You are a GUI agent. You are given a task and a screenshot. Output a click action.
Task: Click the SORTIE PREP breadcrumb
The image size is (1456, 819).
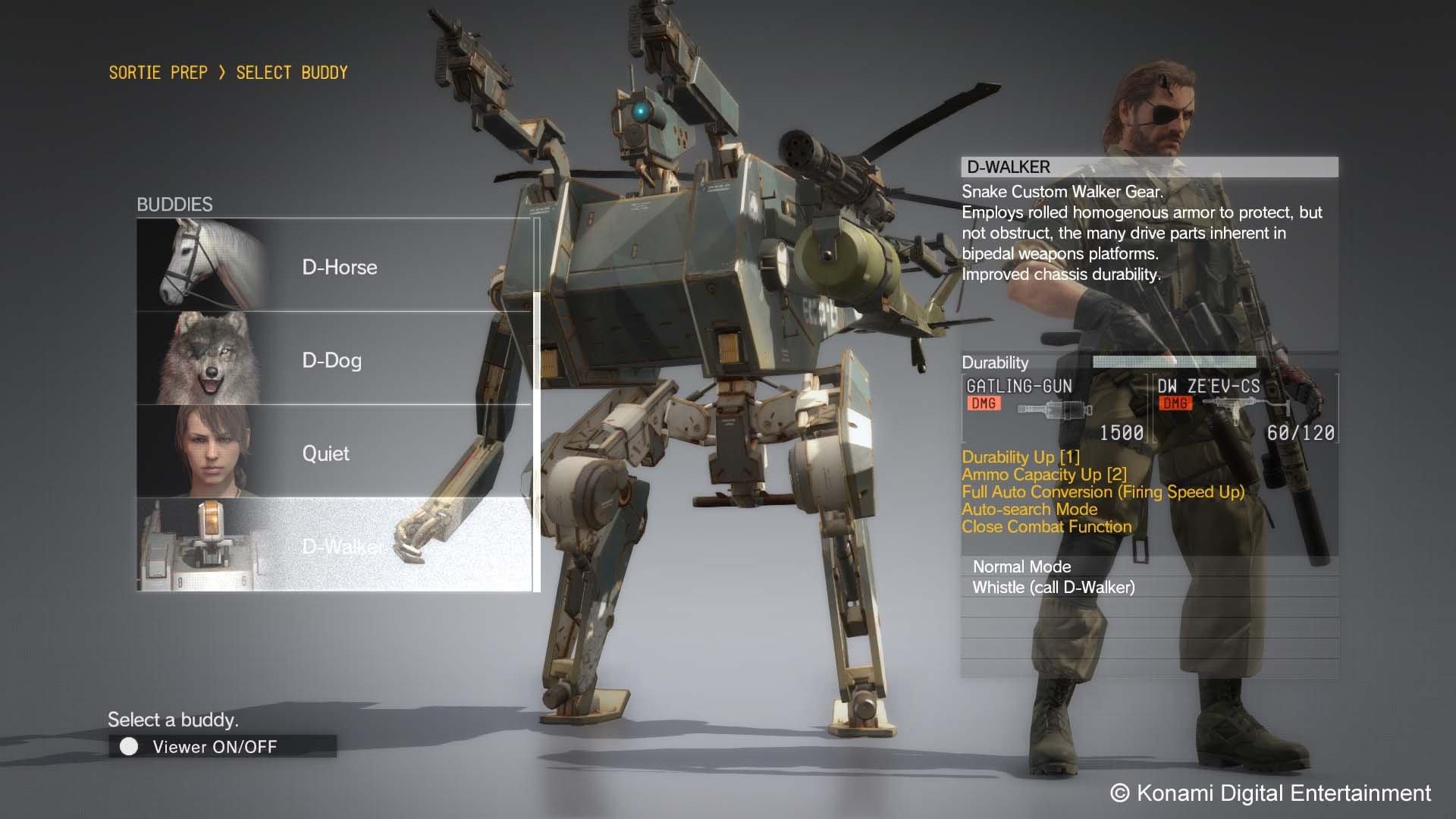click(157, 72)
